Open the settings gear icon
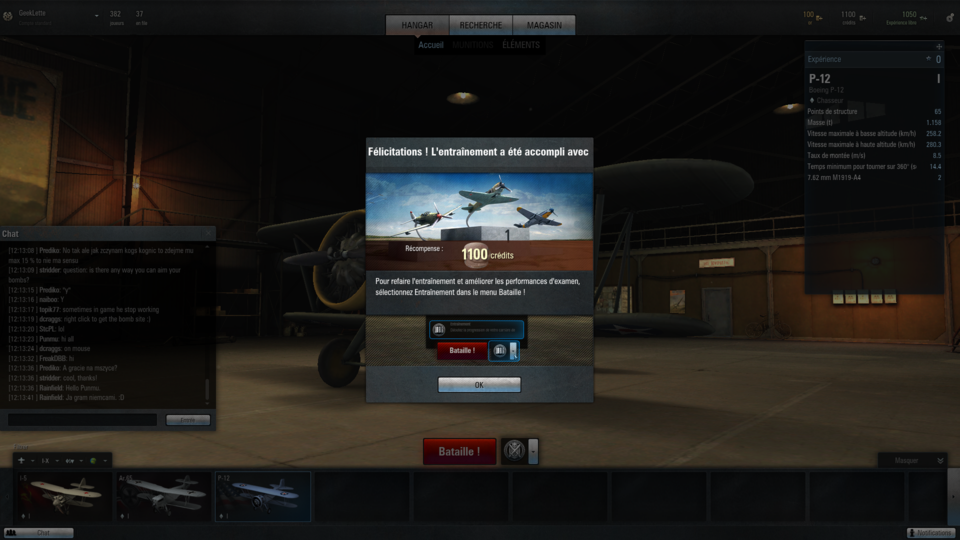 pyautogui.click(x=950, y=17)
